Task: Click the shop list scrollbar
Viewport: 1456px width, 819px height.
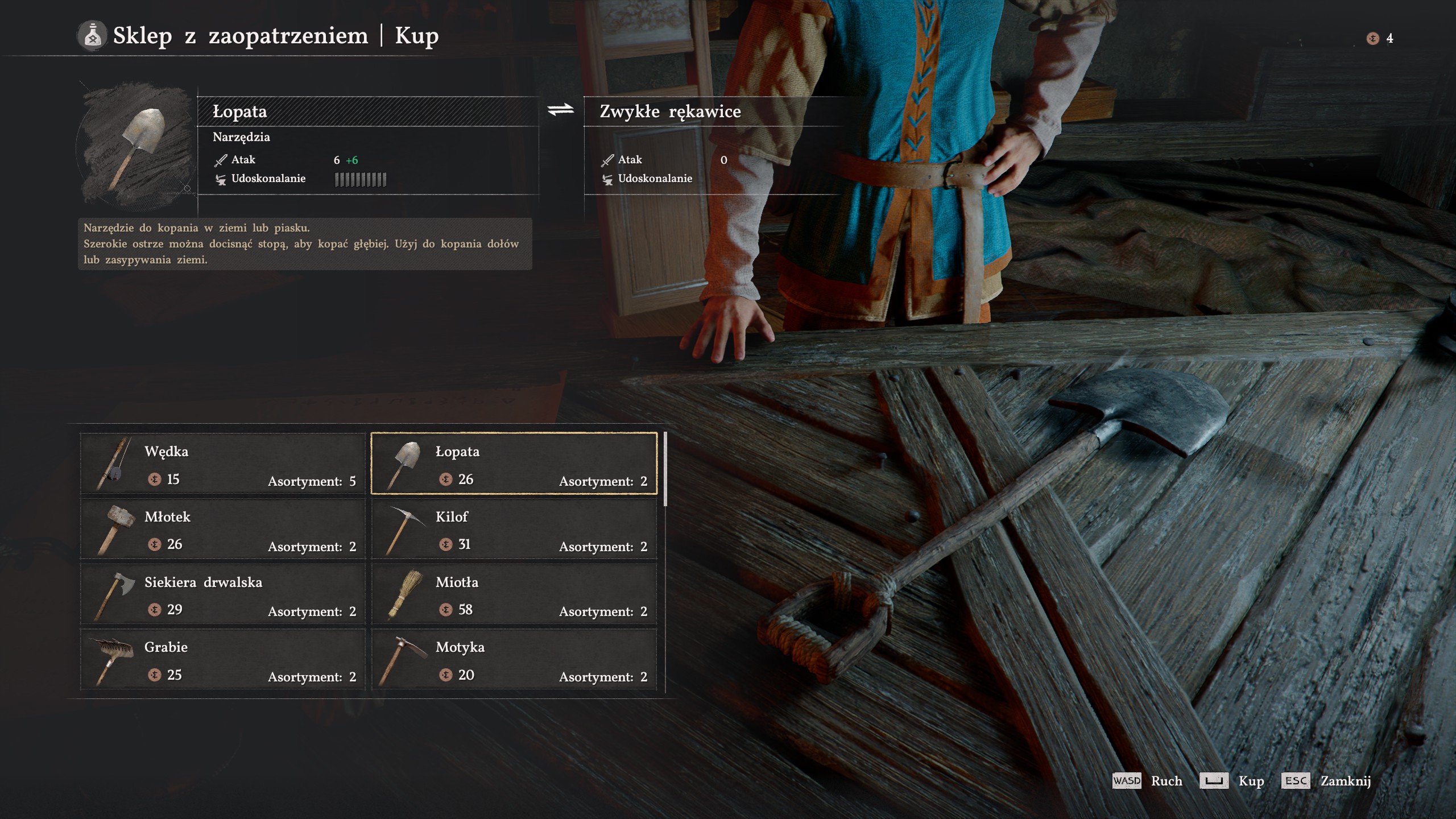Action: [x=665, y=469]
